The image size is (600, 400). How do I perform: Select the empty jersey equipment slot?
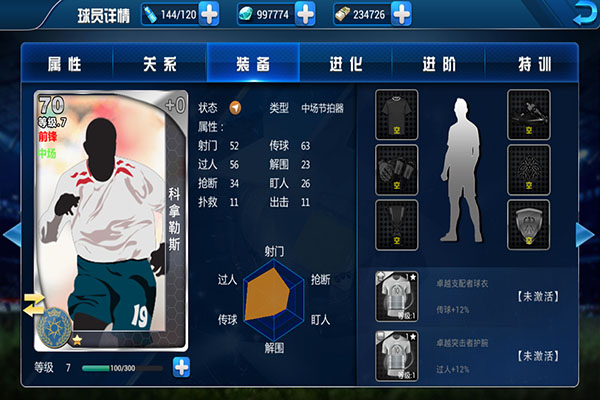point(396,113)
